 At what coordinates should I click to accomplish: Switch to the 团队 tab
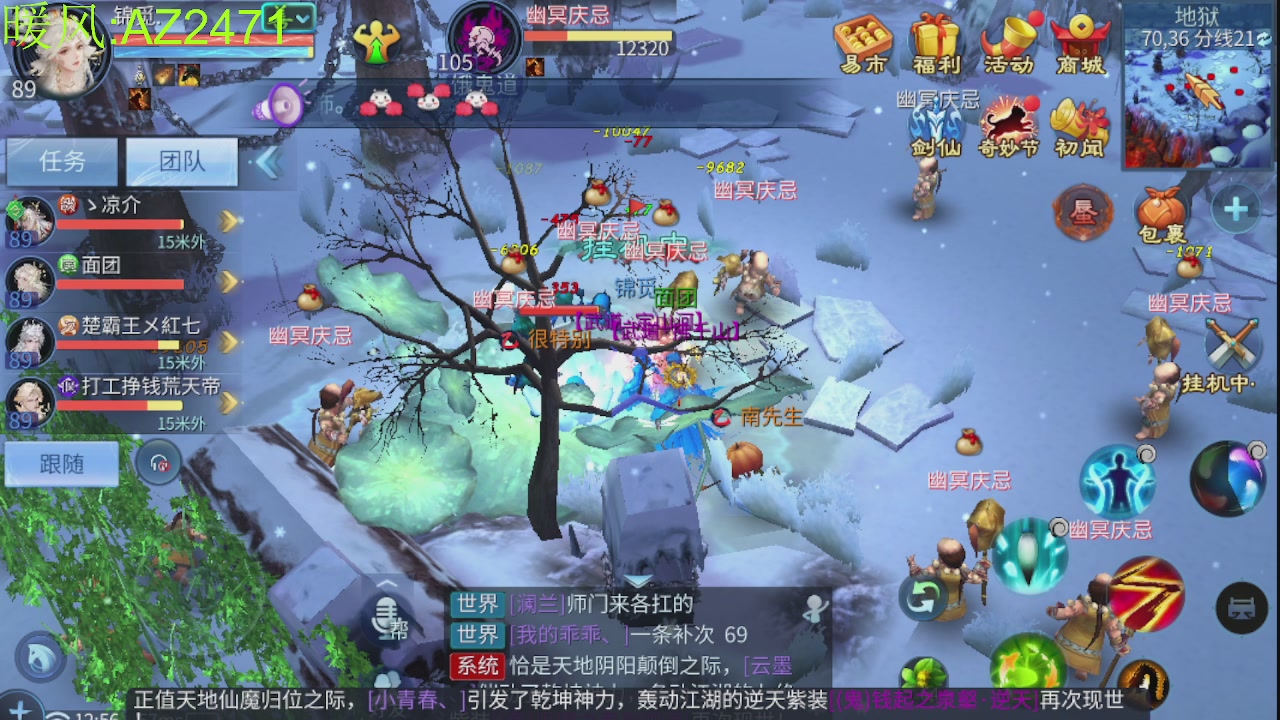coord(182,161)
